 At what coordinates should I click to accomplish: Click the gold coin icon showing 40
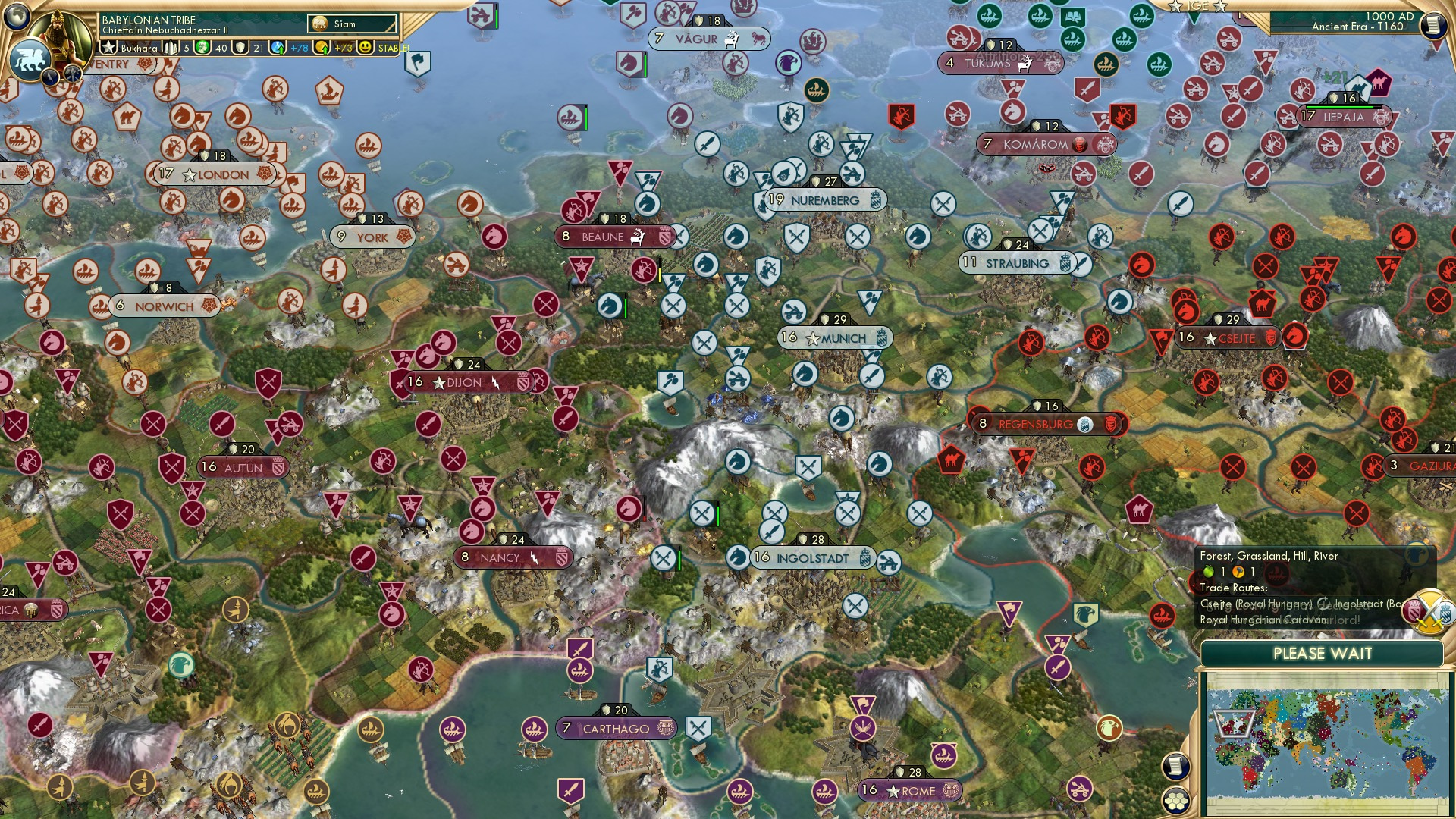[x=202, y=49]
